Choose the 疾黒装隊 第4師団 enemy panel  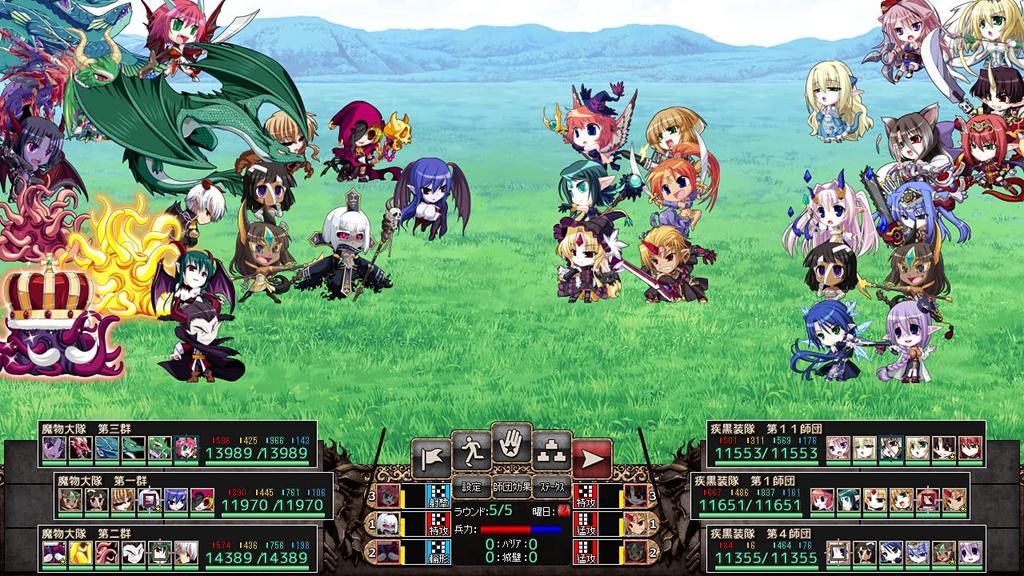coord(846,547)
